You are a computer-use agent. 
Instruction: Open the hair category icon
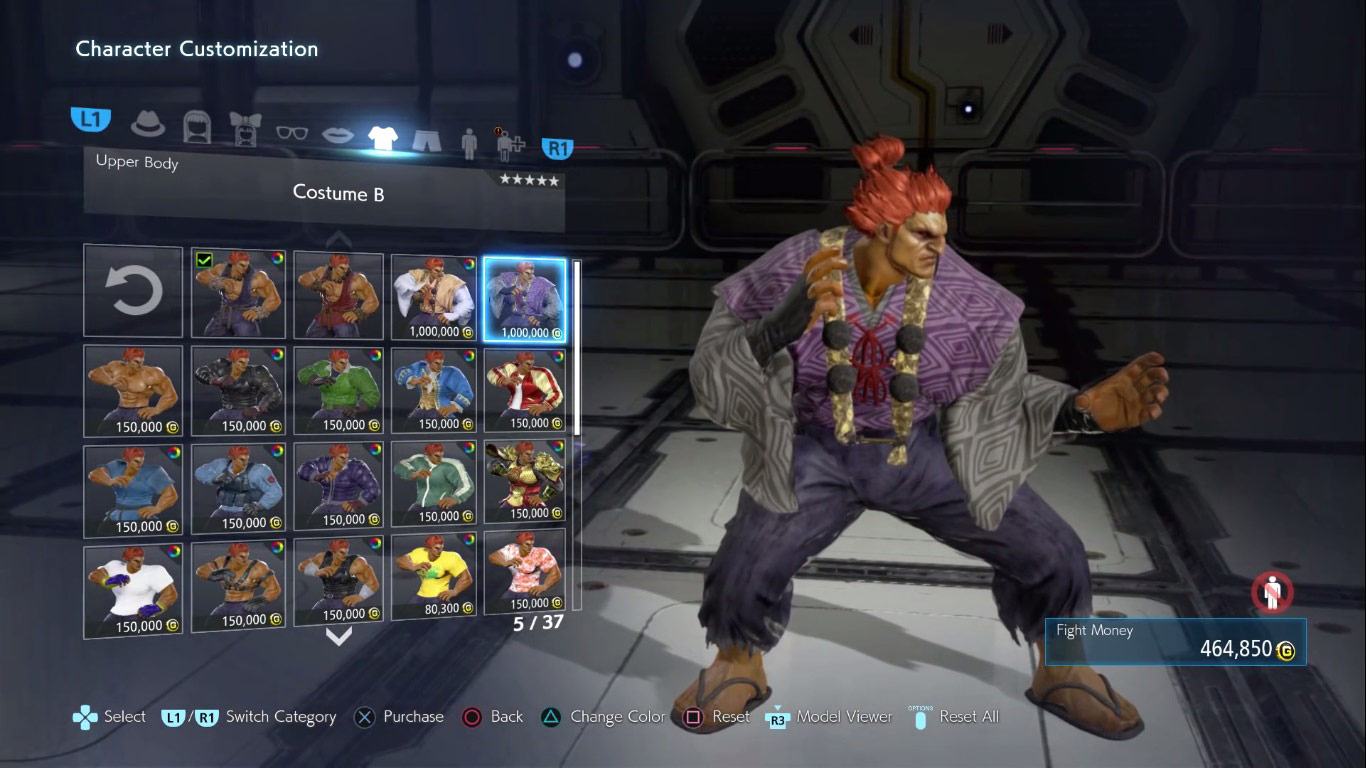197,128
